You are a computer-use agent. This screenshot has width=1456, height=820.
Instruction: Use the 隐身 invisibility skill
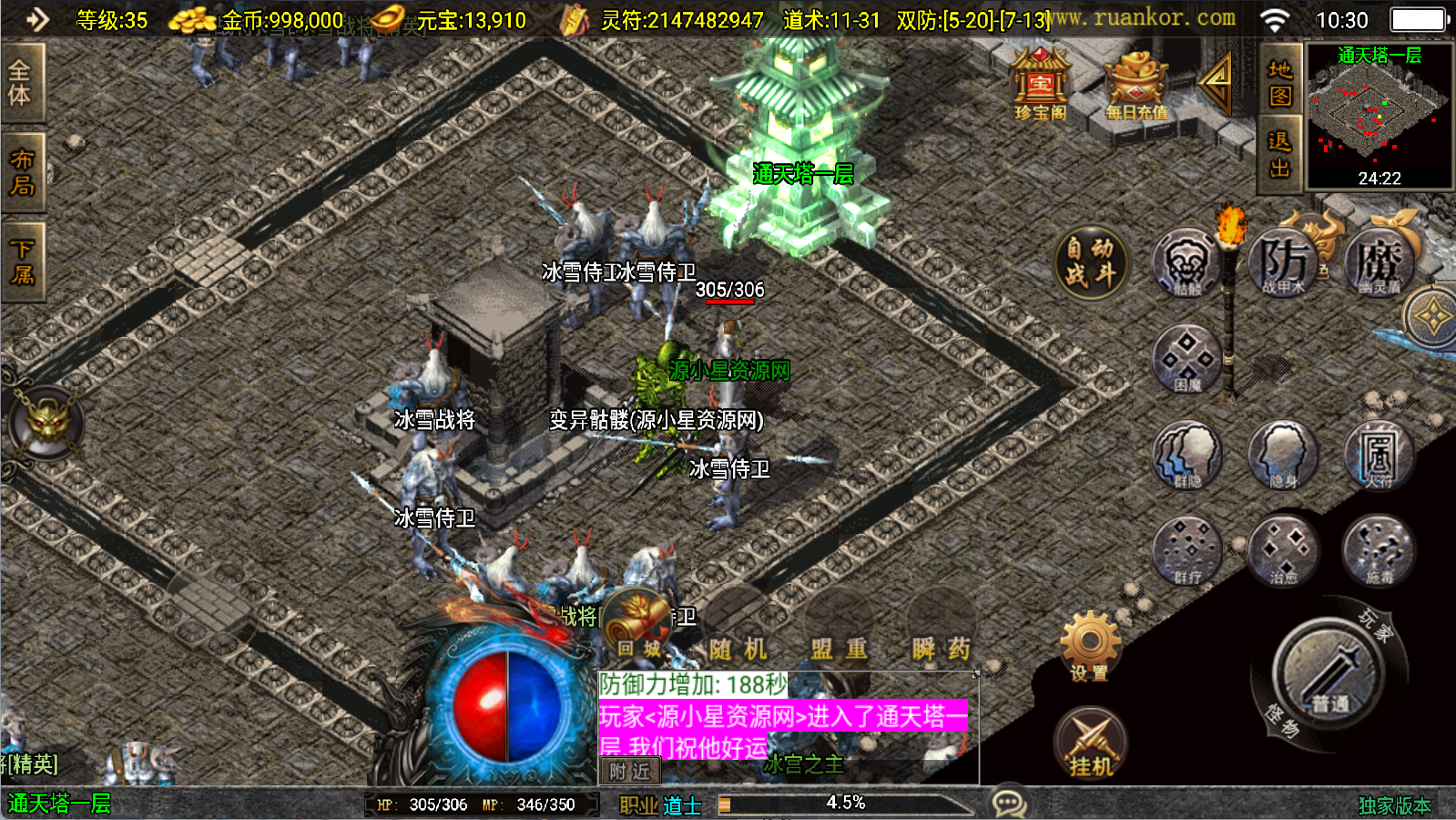tap(1283, 455)
